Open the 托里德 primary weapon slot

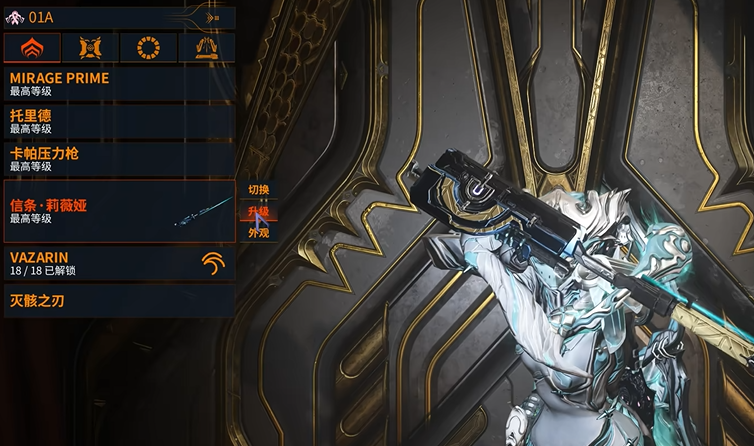click(x=119, y=121)
